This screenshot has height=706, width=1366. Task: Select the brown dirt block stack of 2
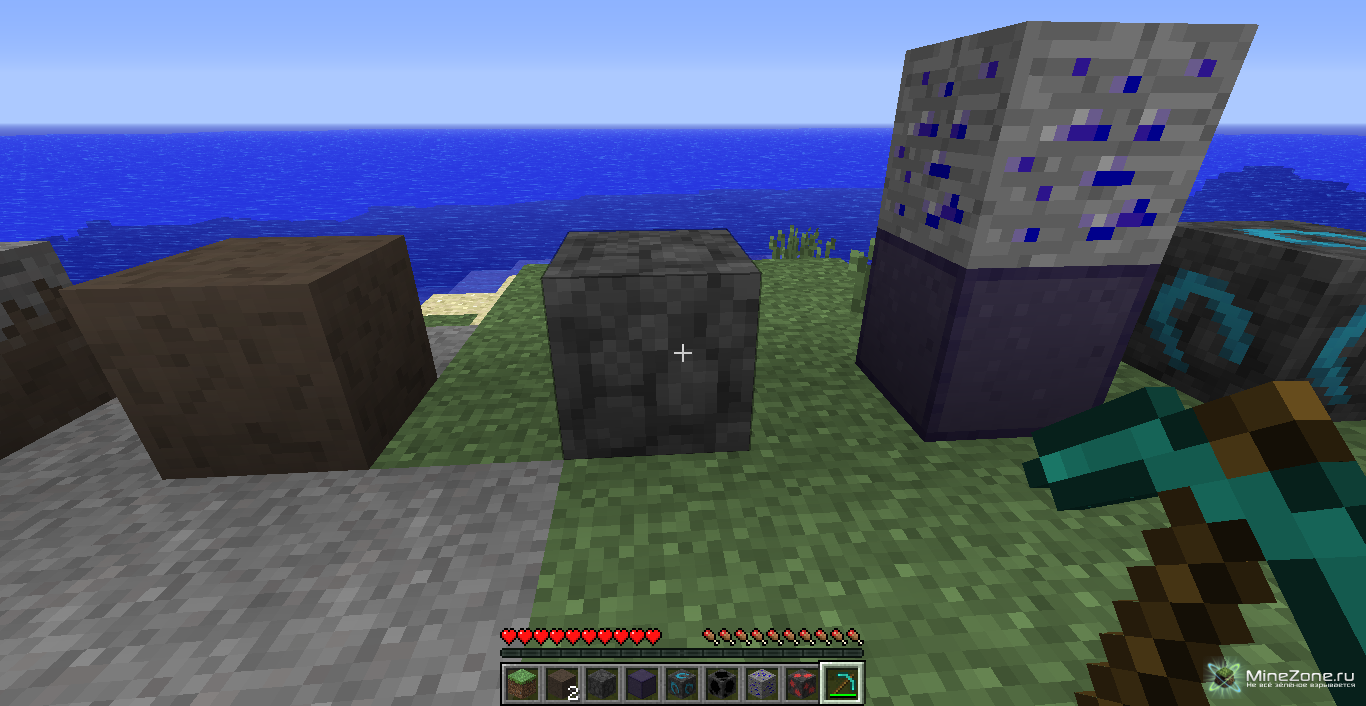tap(559, 684)
